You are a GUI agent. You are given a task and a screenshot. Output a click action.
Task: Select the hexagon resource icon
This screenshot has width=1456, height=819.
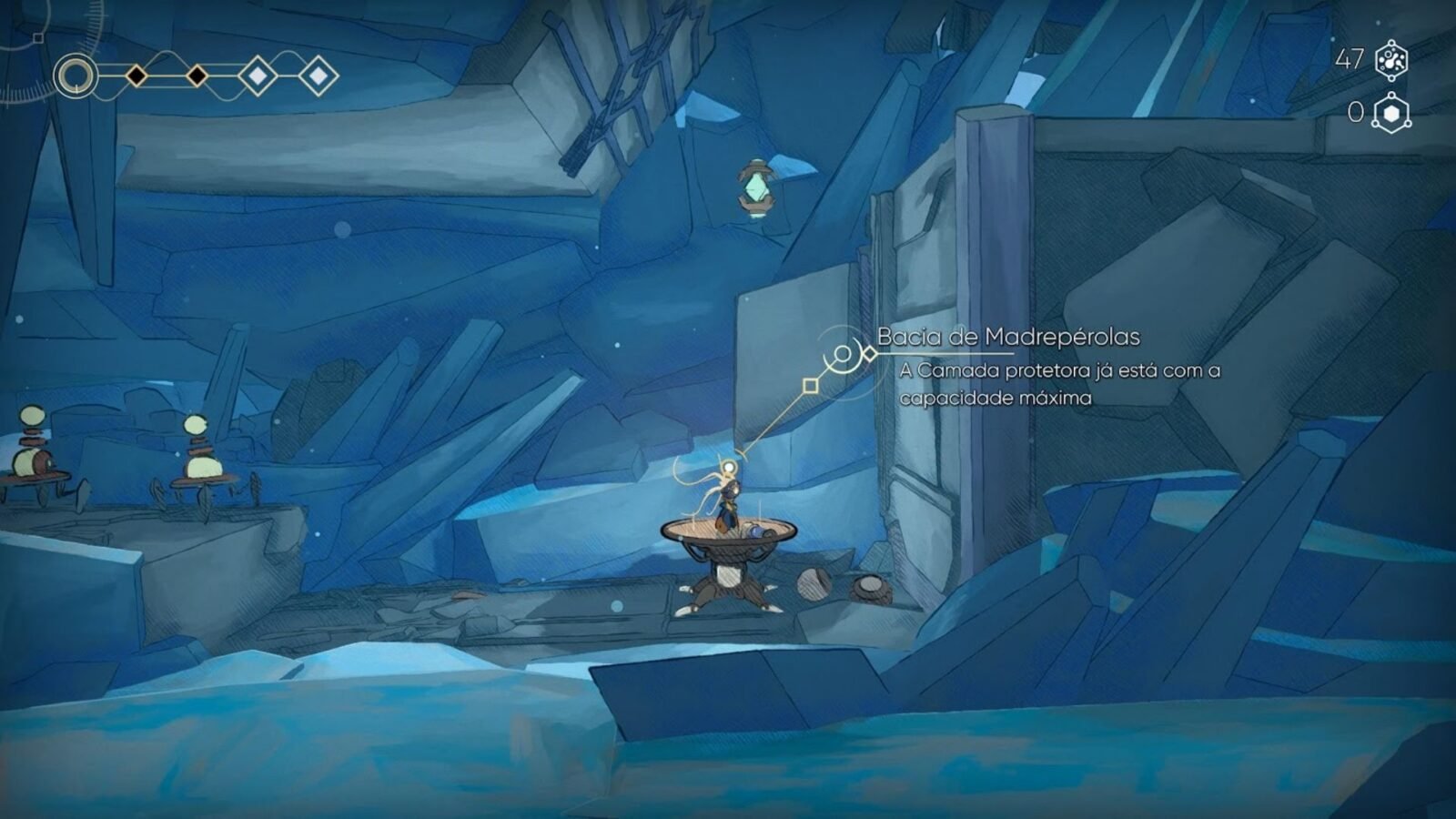1391,114
